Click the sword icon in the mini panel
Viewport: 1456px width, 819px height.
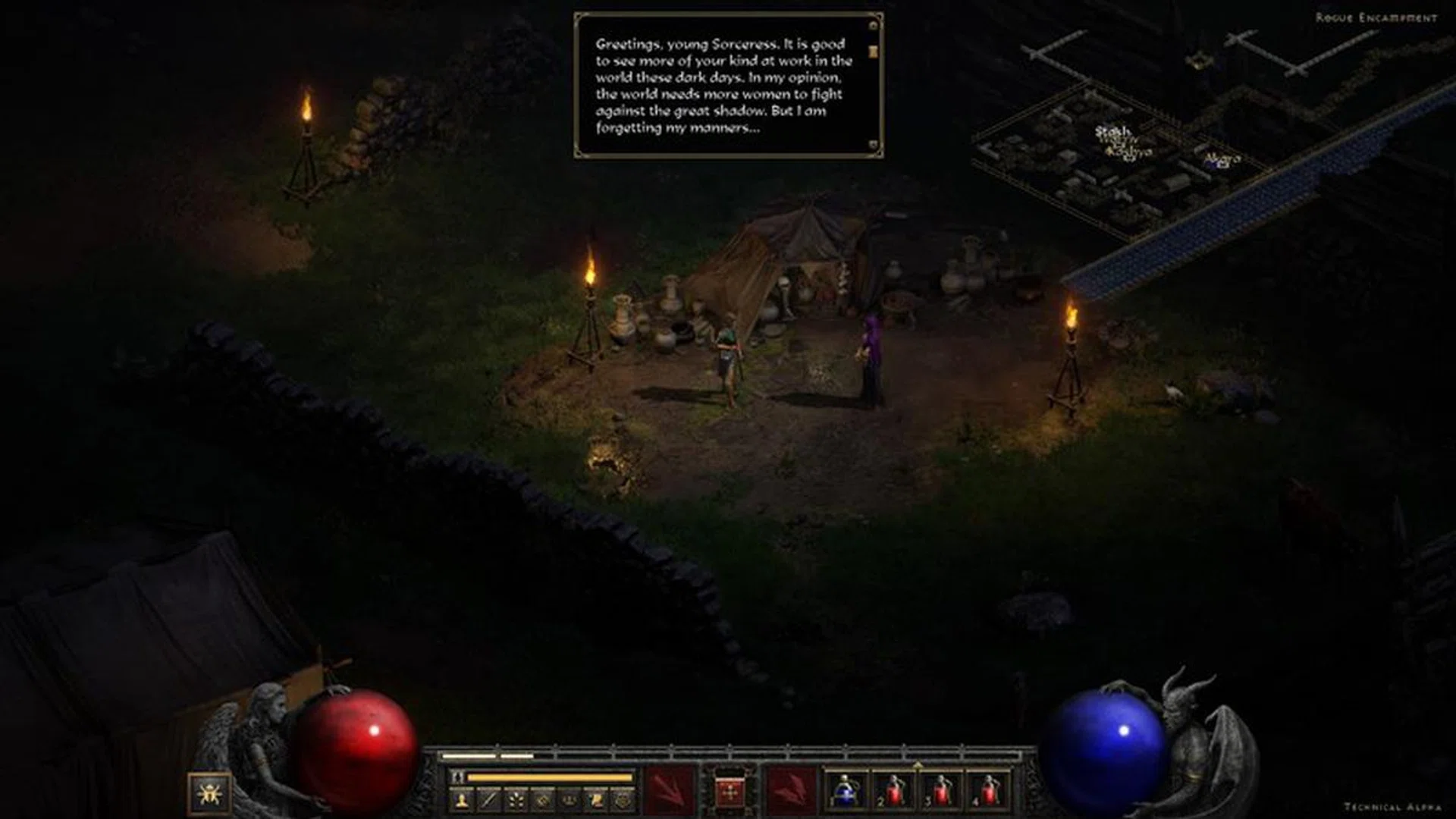click(x=489, y=801)
